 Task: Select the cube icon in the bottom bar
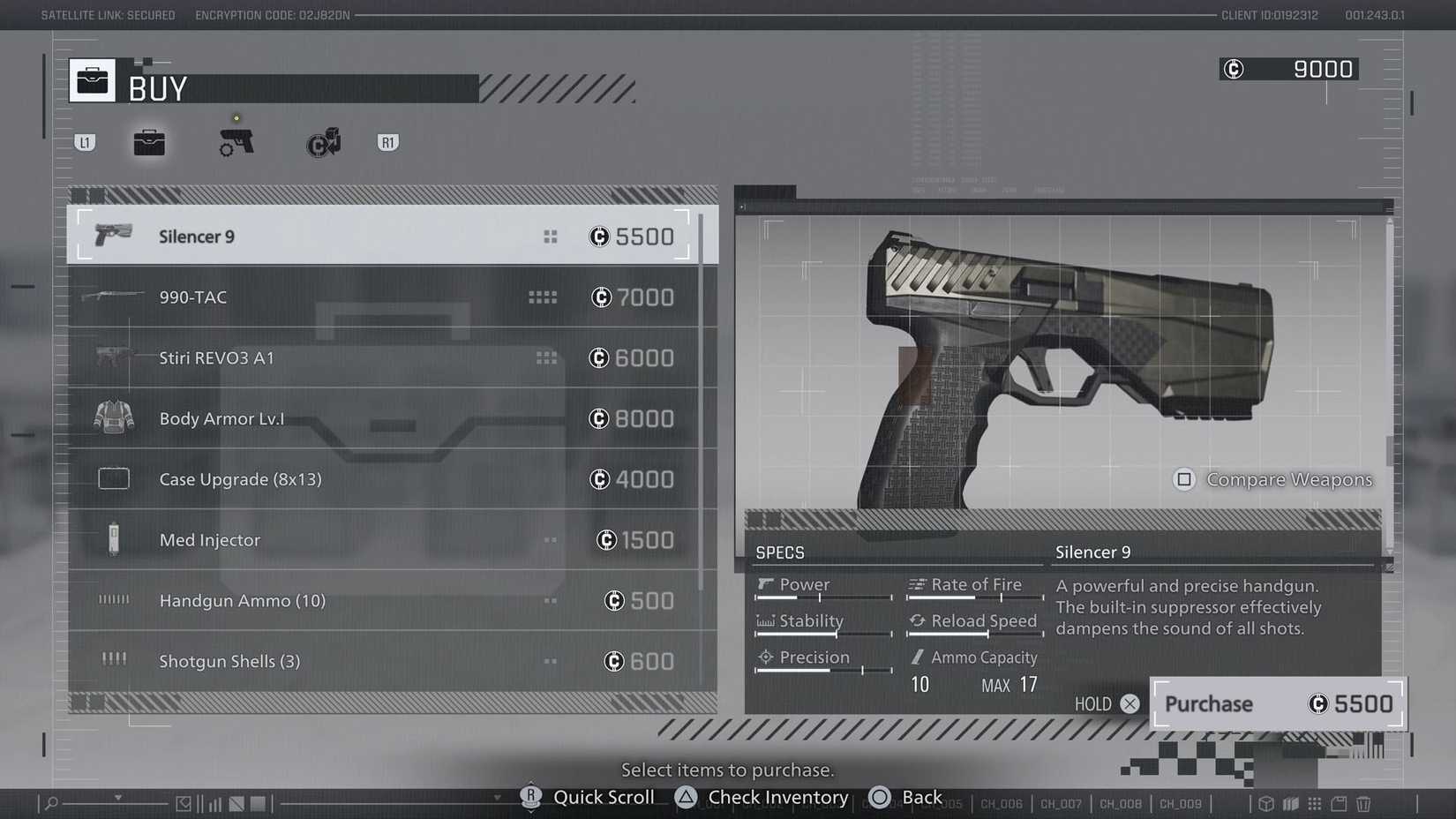click(x=1266, y=804)
